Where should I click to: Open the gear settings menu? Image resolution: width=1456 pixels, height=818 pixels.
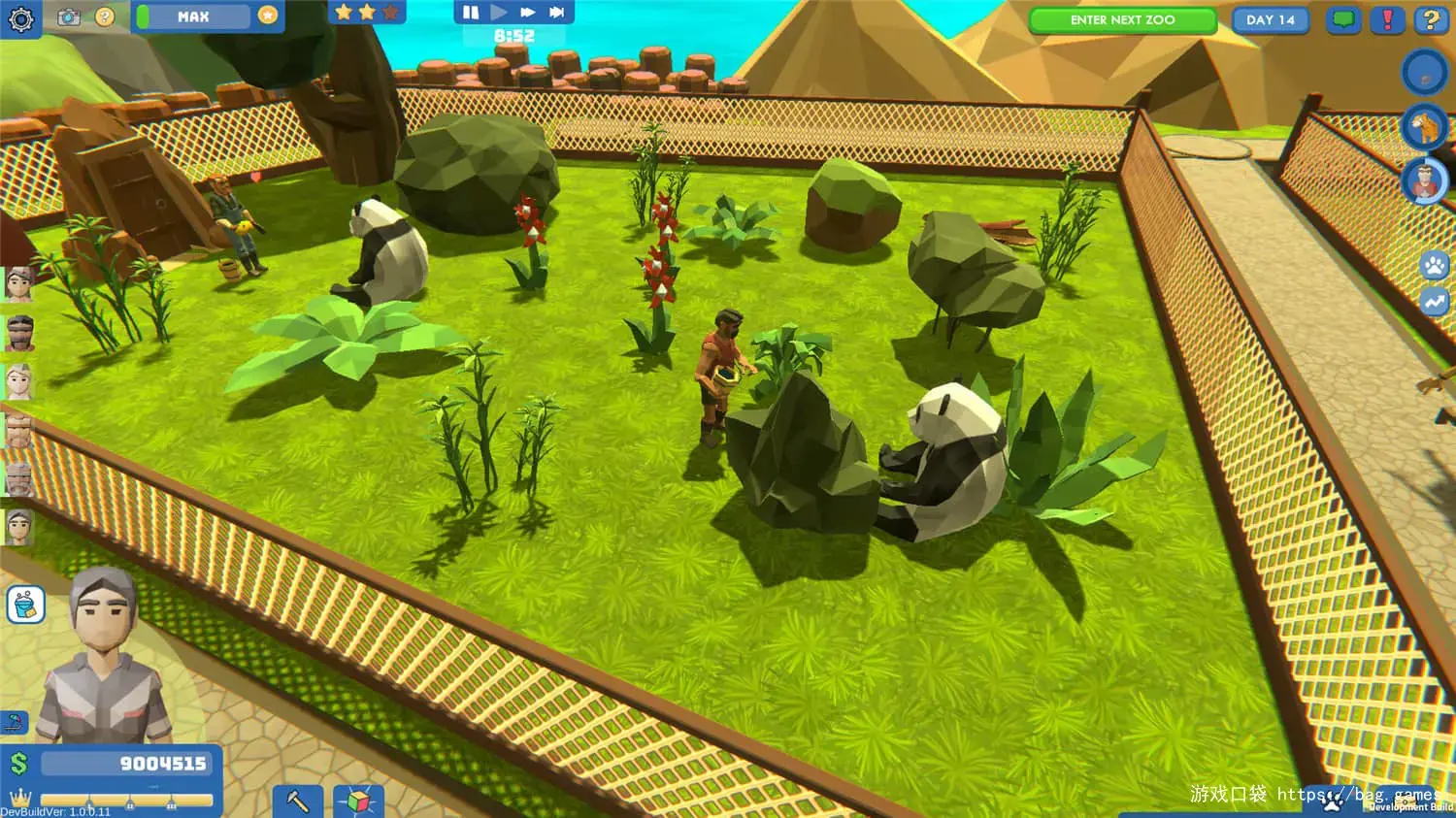[x=20, y=18]
